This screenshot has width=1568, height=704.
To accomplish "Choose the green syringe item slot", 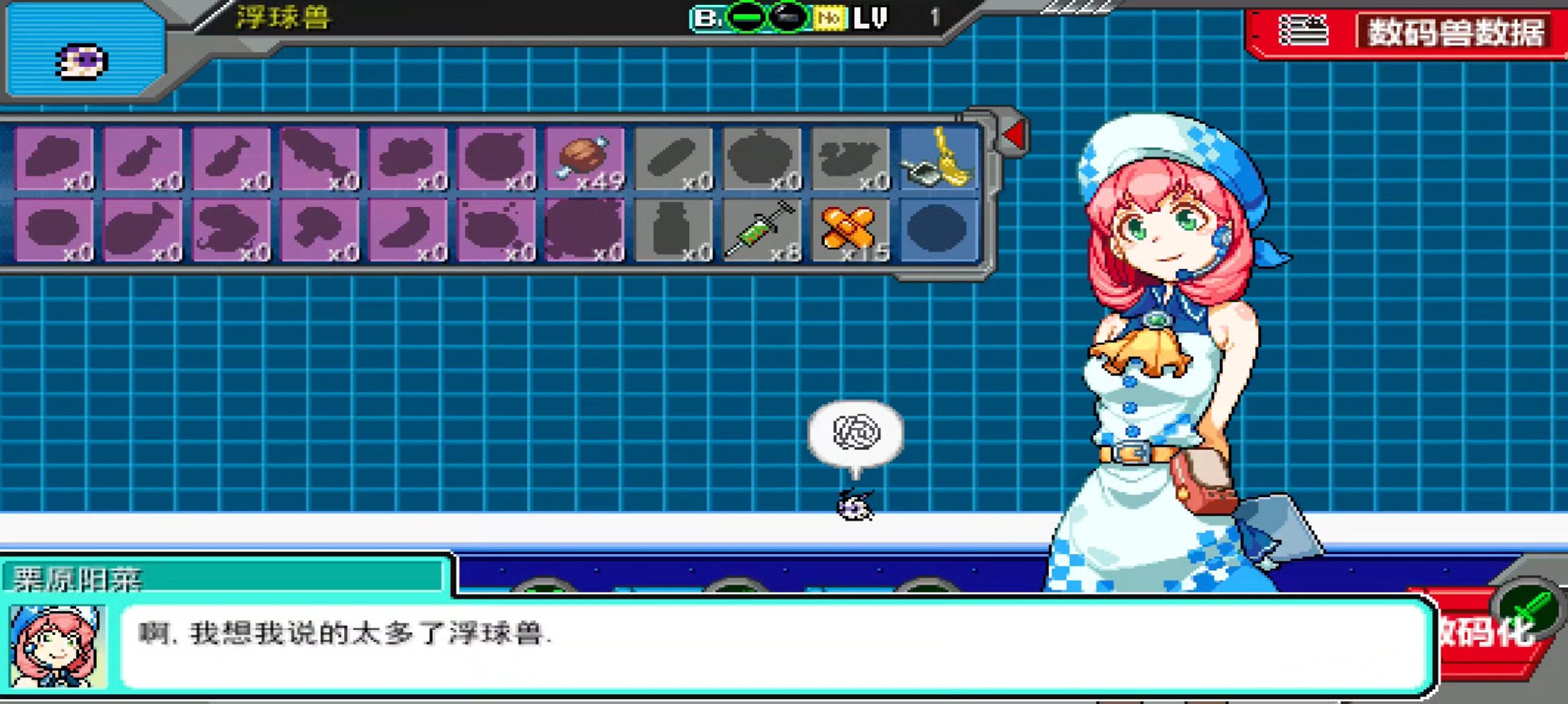I will [x=761, y=231].
